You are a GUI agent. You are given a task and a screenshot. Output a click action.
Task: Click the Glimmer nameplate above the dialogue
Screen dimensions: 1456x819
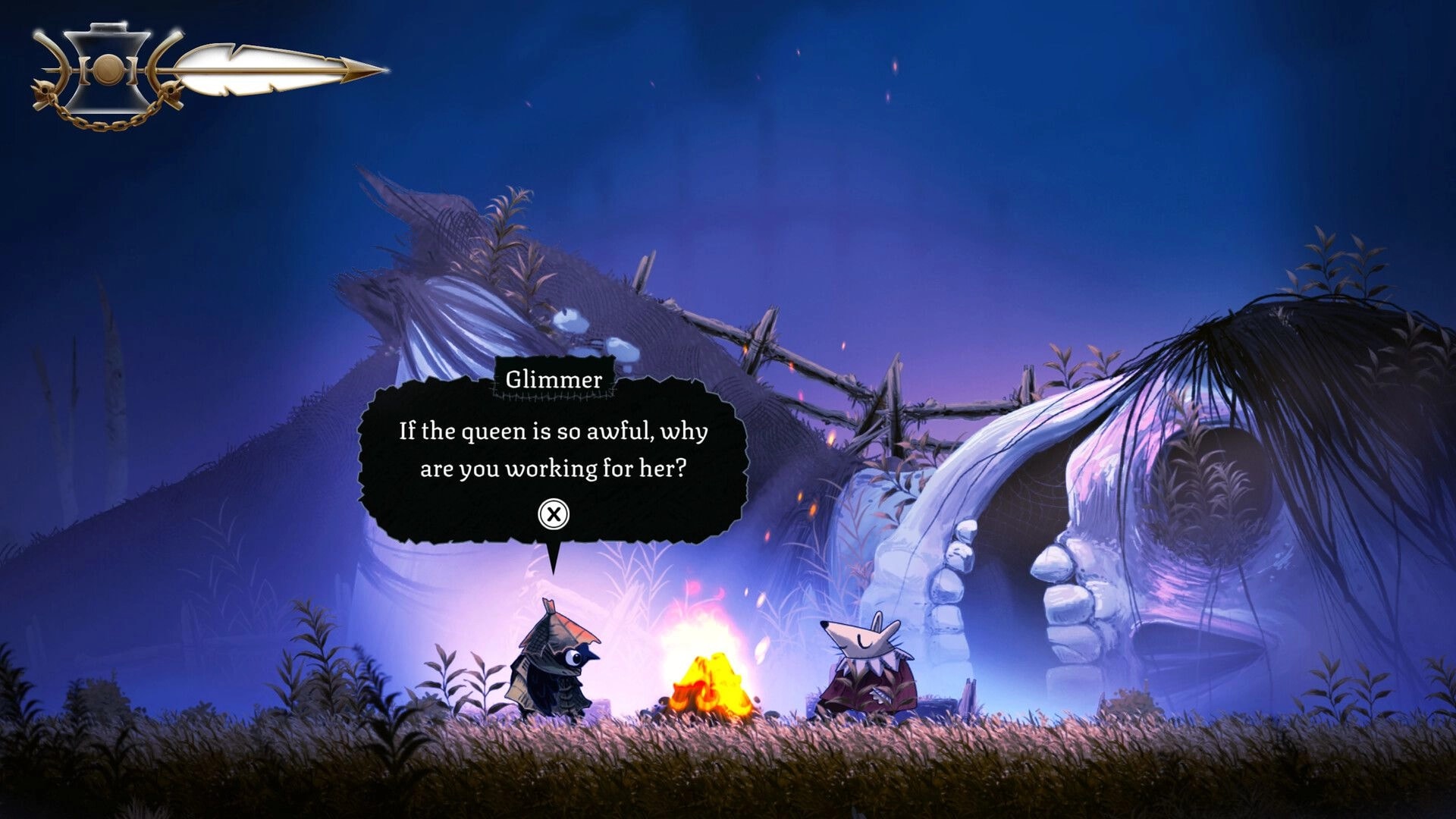point(556,381)
